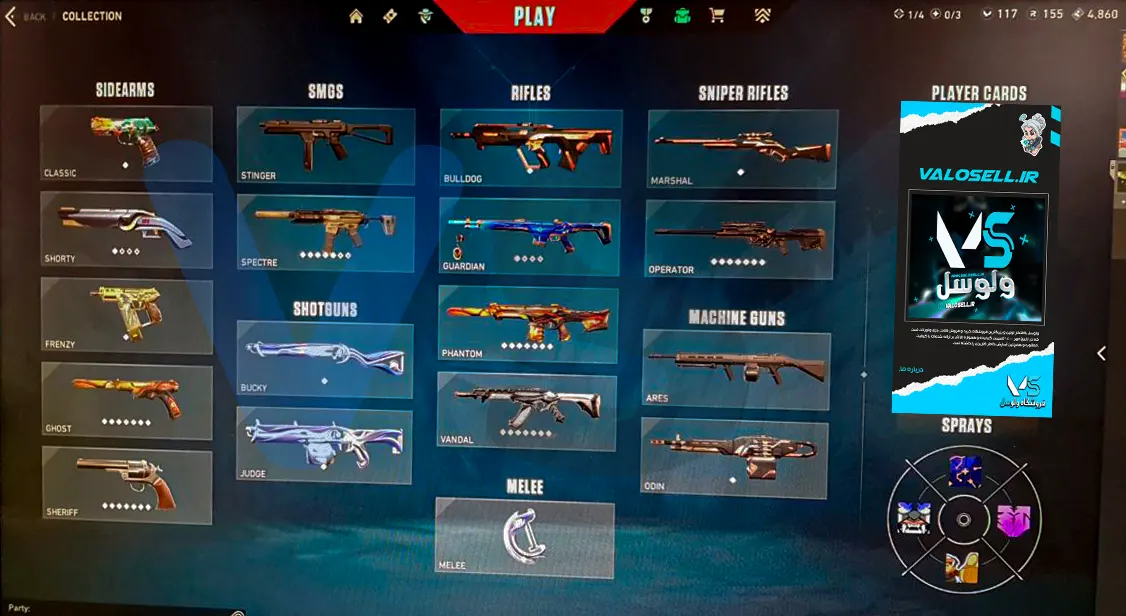
Task: Select the Ghost pistol tile
Action: coord(126,401)
